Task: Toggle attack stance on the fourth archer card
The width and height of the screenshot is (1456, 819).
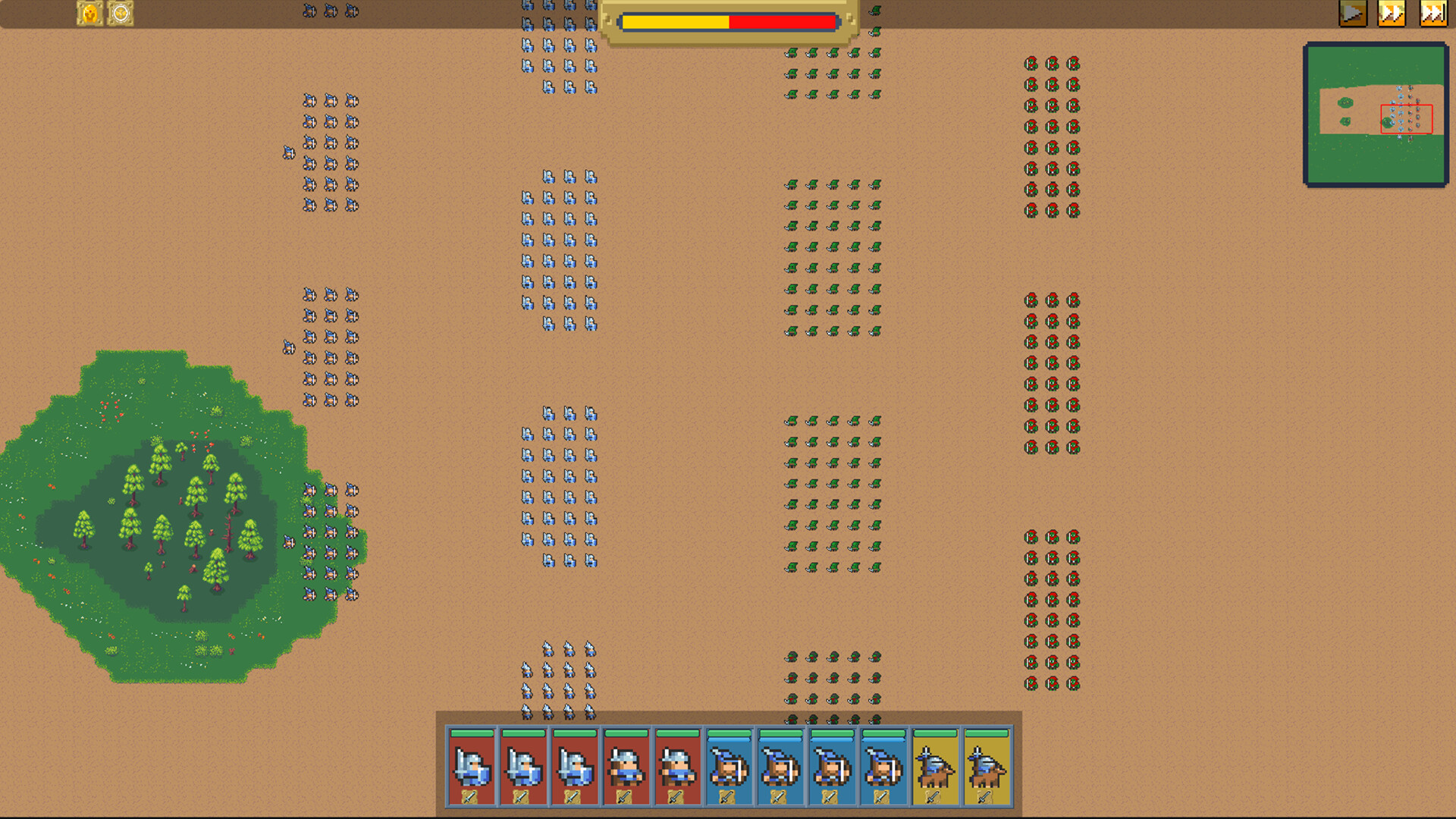Action: [x=882, y=799]
